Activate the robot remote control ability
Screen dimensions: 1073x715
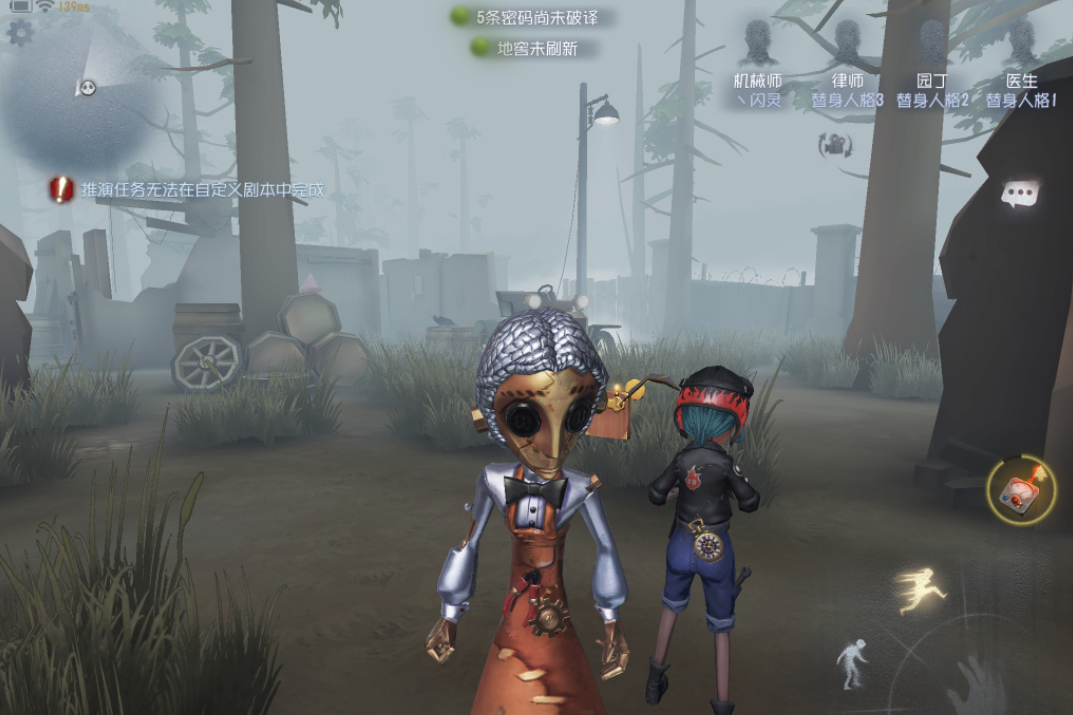1020,490
